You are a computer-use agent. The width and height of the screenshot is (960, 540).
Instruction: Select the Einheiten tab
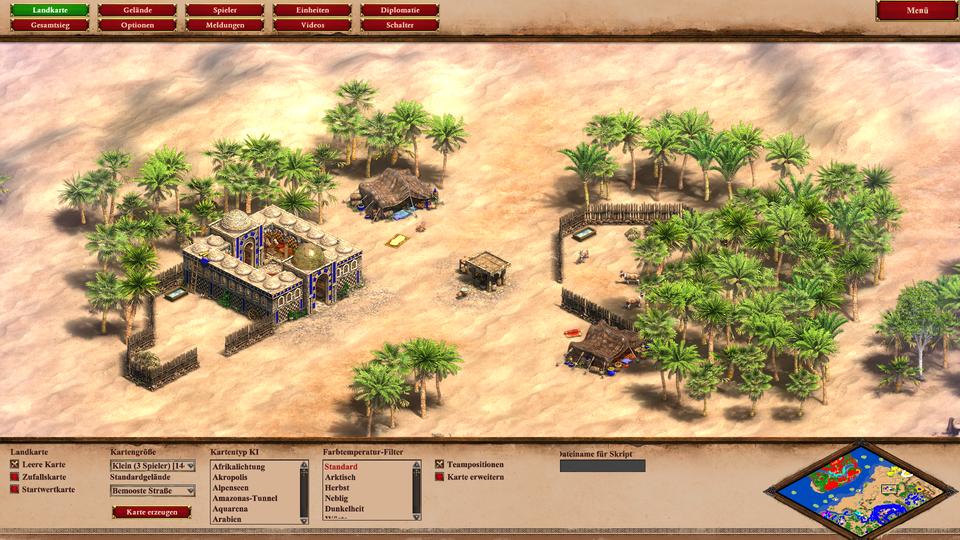(312, 10)
